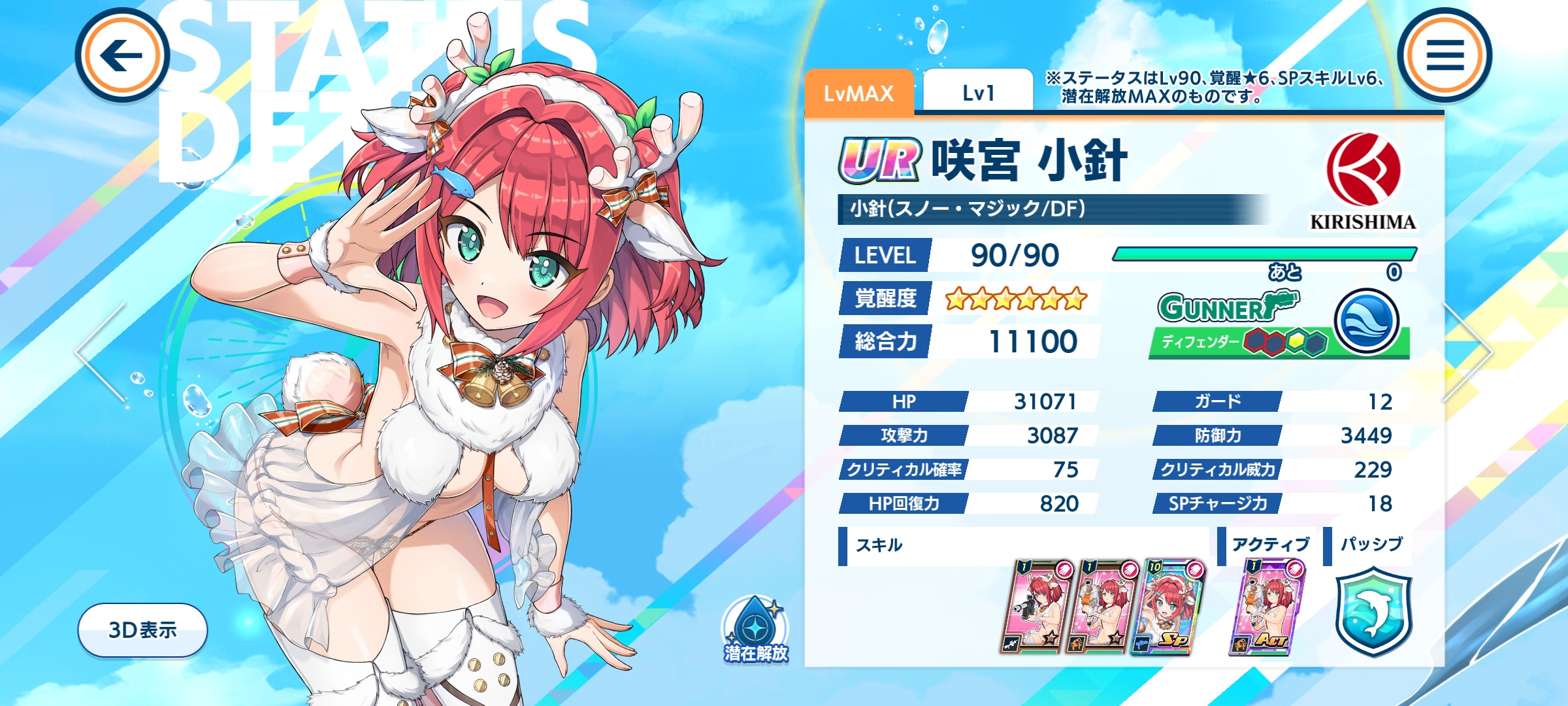Inspect the dolphin passive skill shield

point(1373,611)
